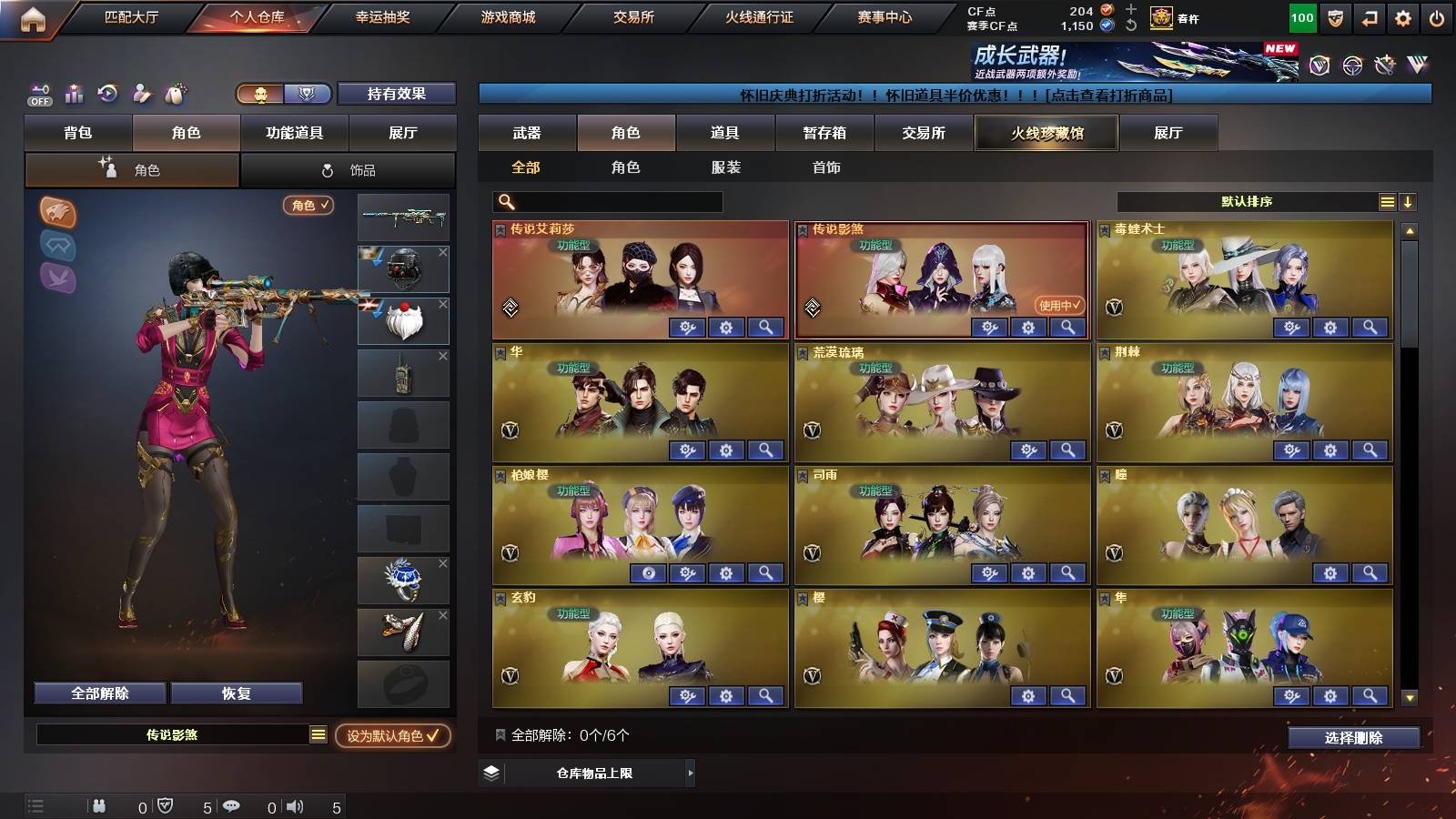Click the replay/history icon in the left toolbar
The width and height of the screenshot is (1456, 819).
point(106,92)
